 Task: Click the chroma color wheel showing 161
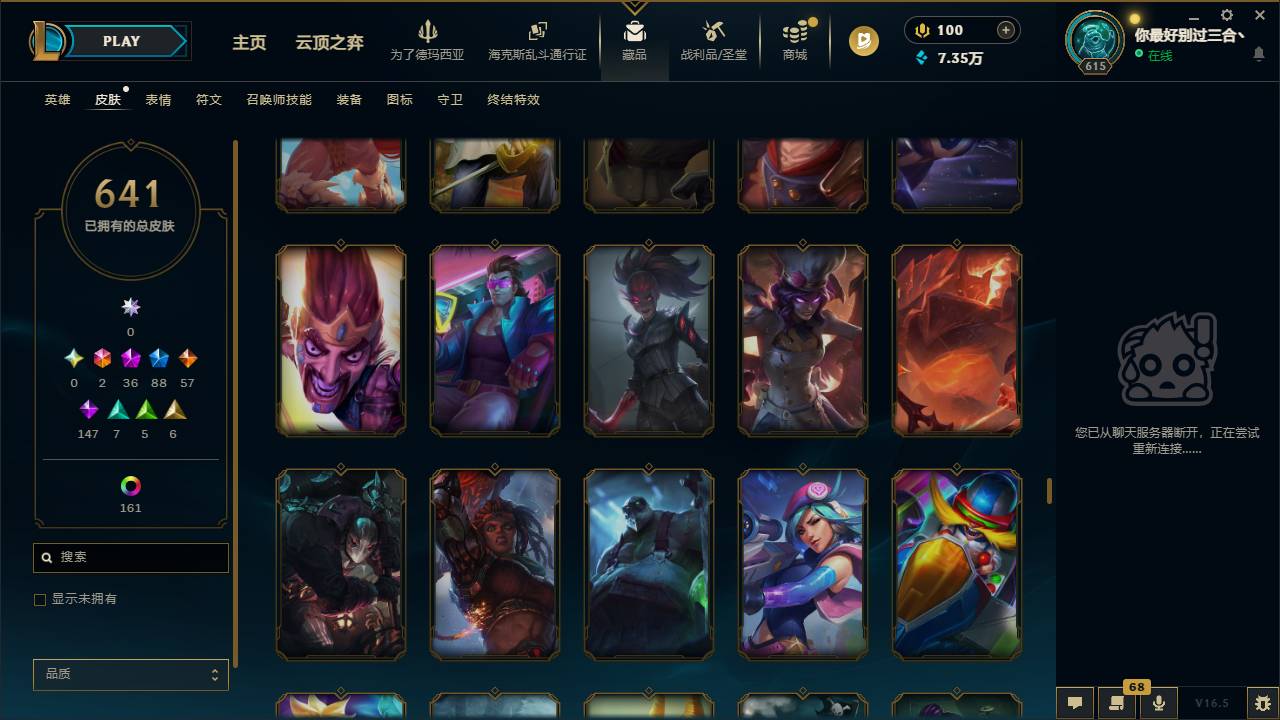point(130,488)
